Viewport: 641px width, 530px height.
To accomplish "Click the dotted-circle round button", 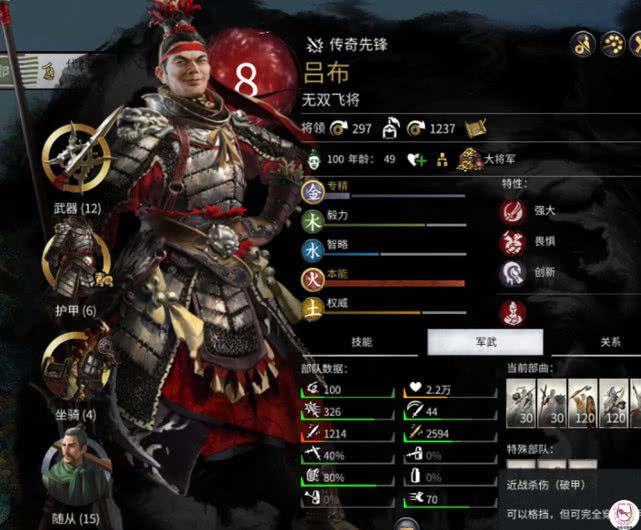I will [615, 44].
